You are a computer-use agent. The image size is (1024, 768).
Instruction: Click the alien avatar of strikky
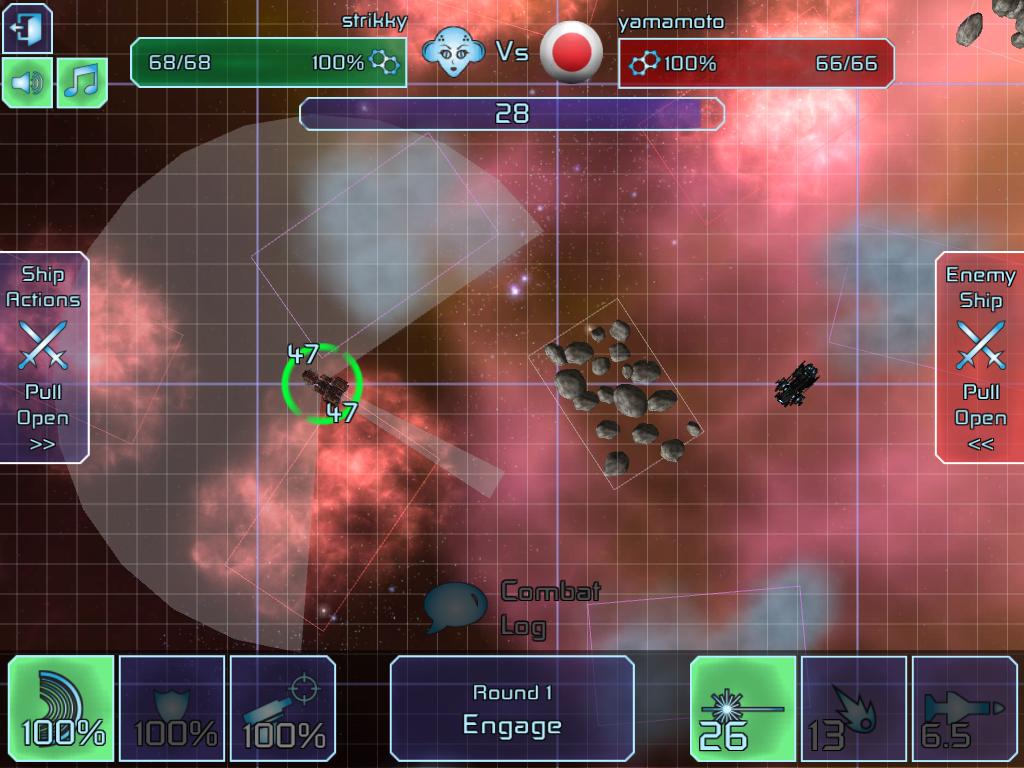coord(453,52)
